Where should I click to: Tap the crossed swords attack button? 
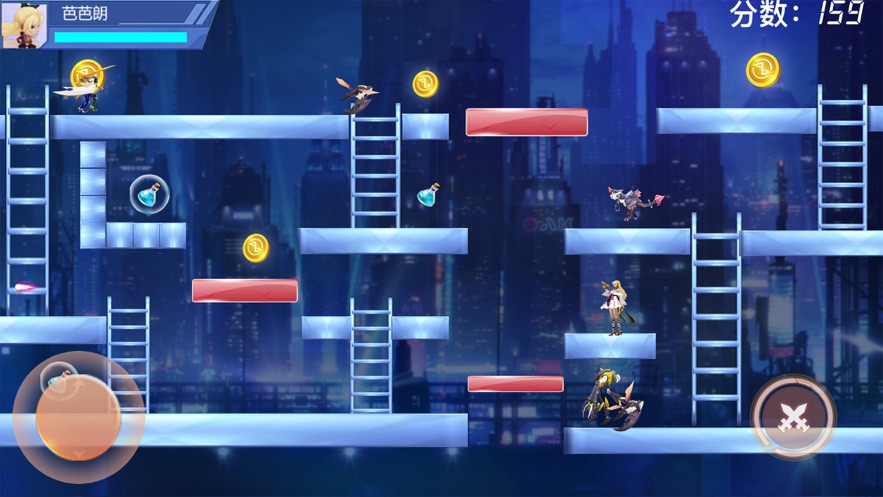tap(793, 416)
